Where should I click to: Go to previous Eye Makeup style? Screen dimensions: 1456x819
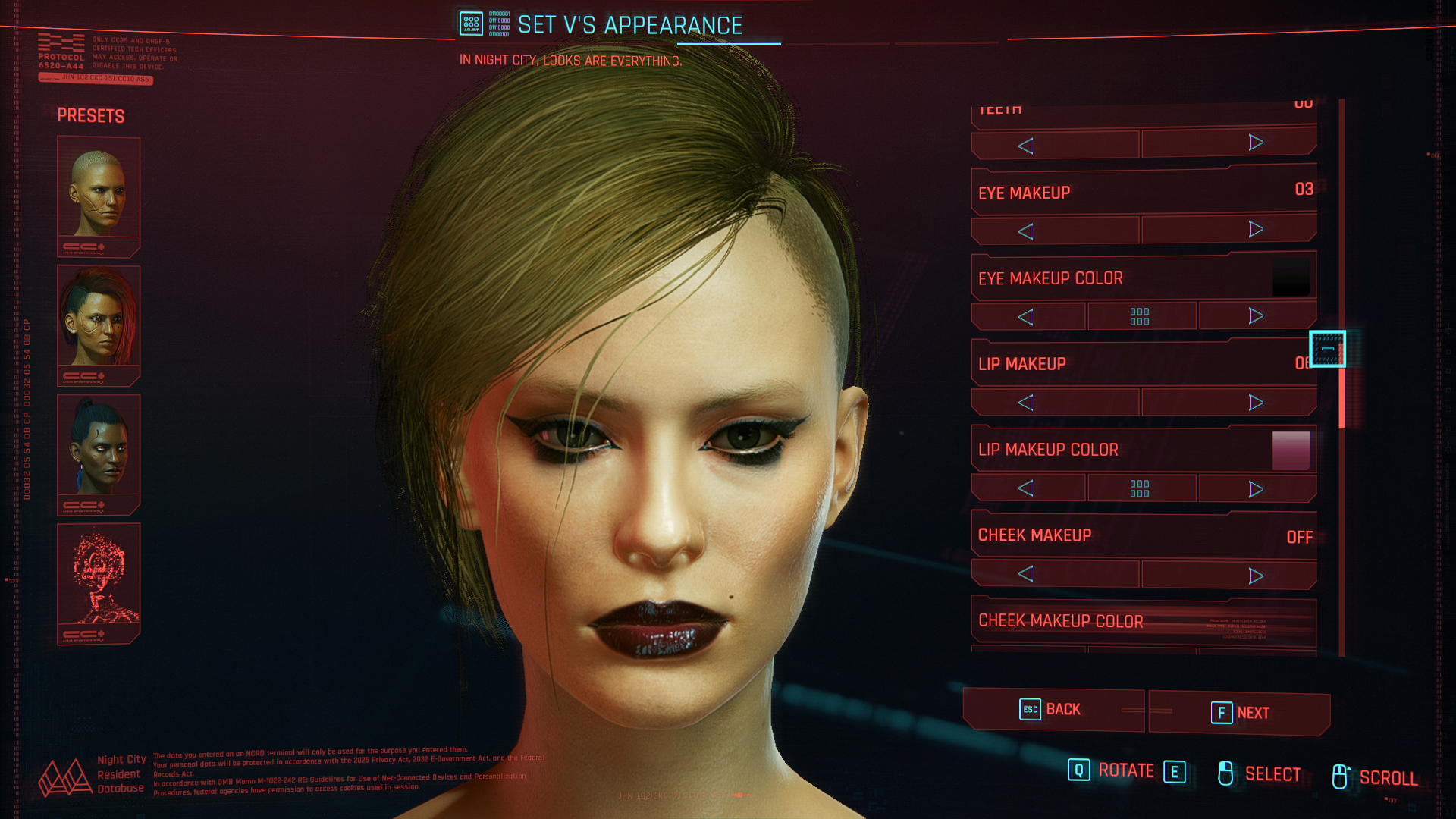(x=1026, y=231)
